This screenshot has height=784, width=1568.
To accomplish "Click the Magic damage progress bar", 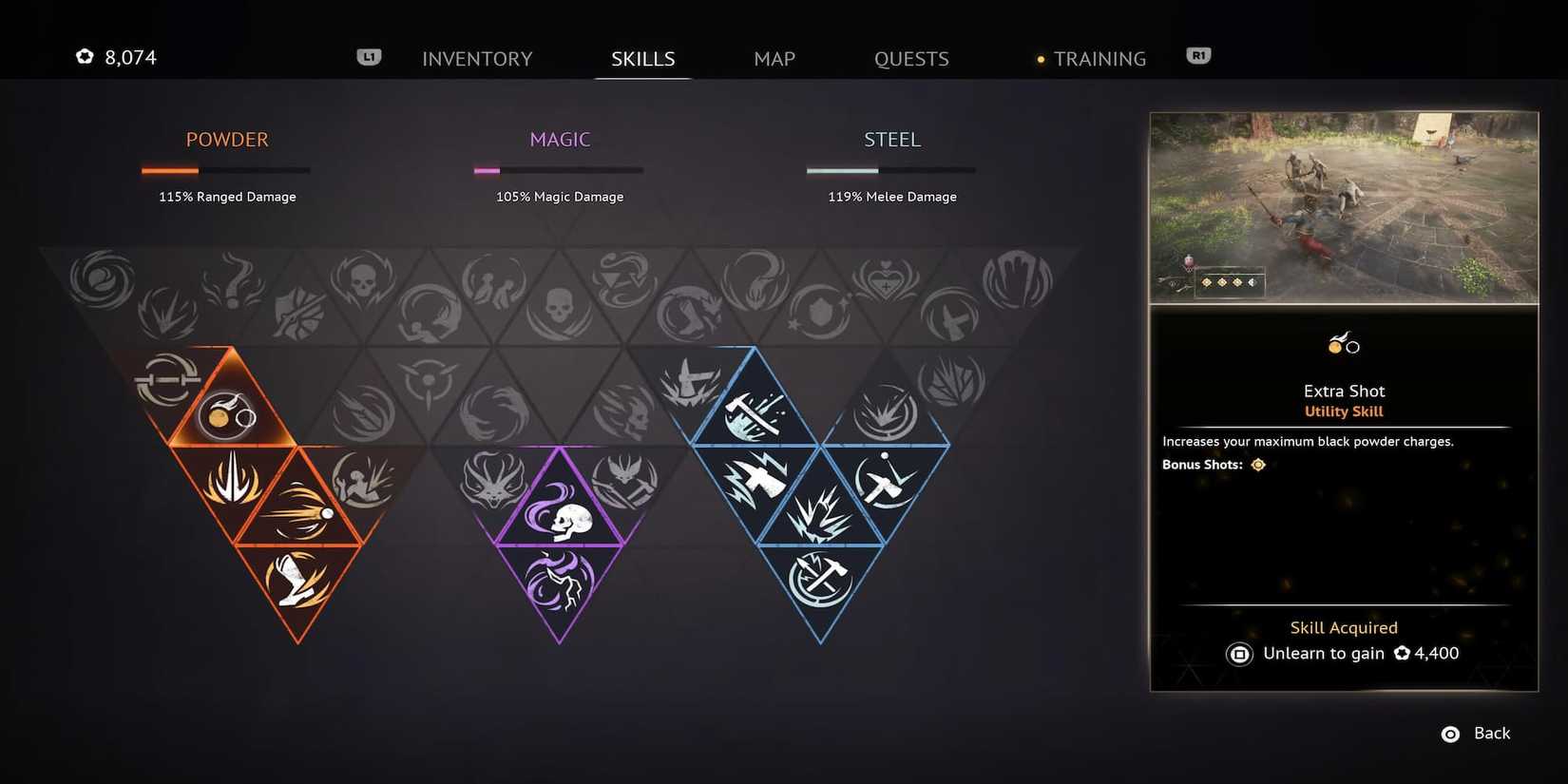I will tap(558, 170).
